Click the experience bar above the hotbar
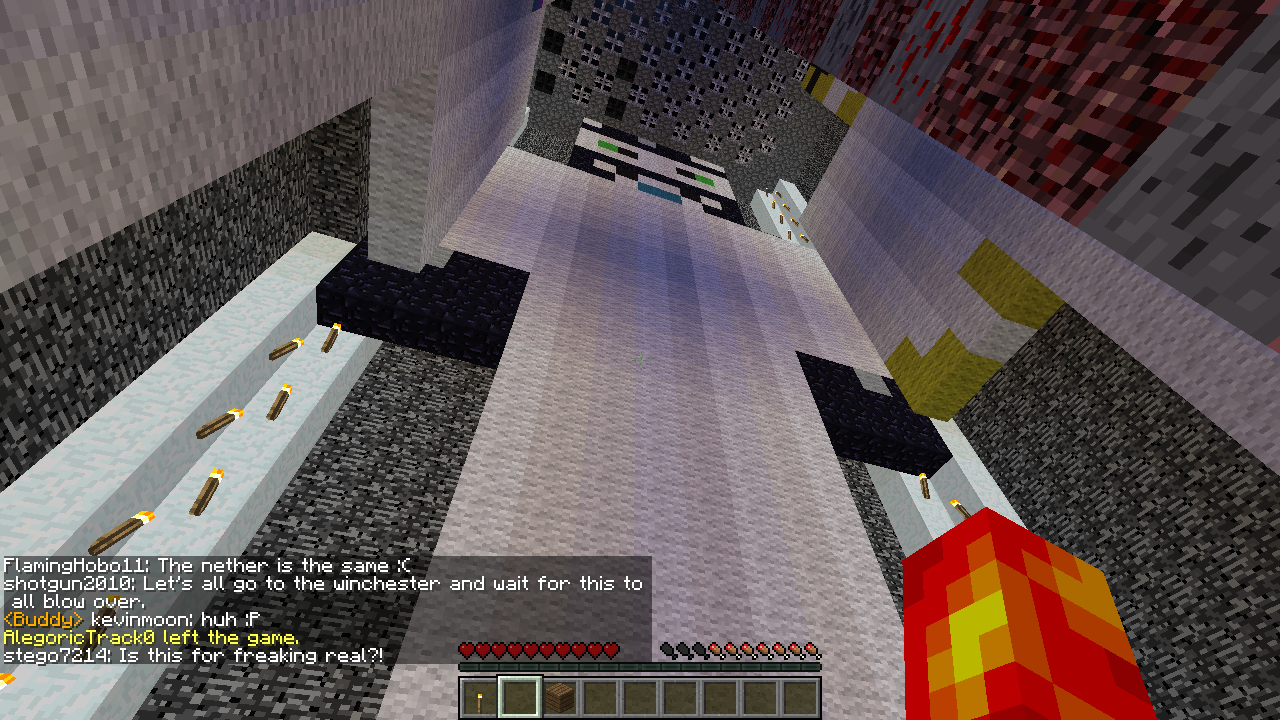 [640, 666]
